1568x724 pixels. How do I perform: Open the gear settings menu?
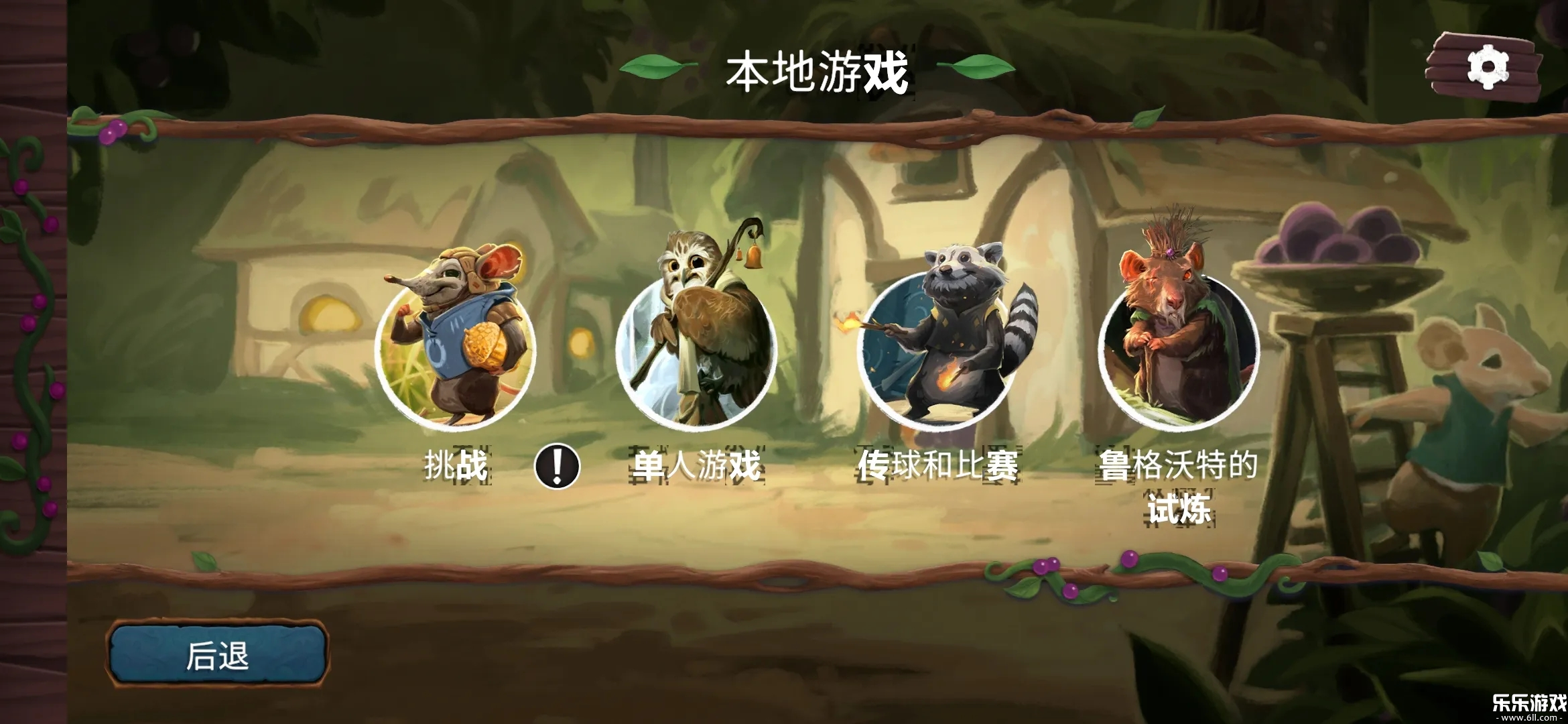pyautogui.click(x=1487, y=68)
